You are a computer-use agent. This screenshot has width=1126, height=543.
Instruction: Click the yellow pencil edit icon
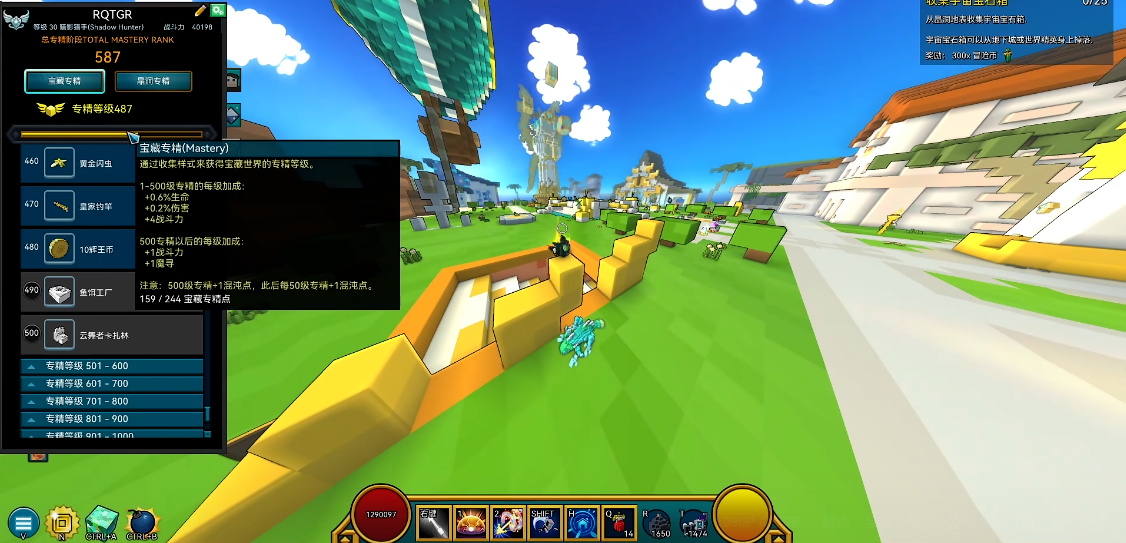tap(201, 10)
